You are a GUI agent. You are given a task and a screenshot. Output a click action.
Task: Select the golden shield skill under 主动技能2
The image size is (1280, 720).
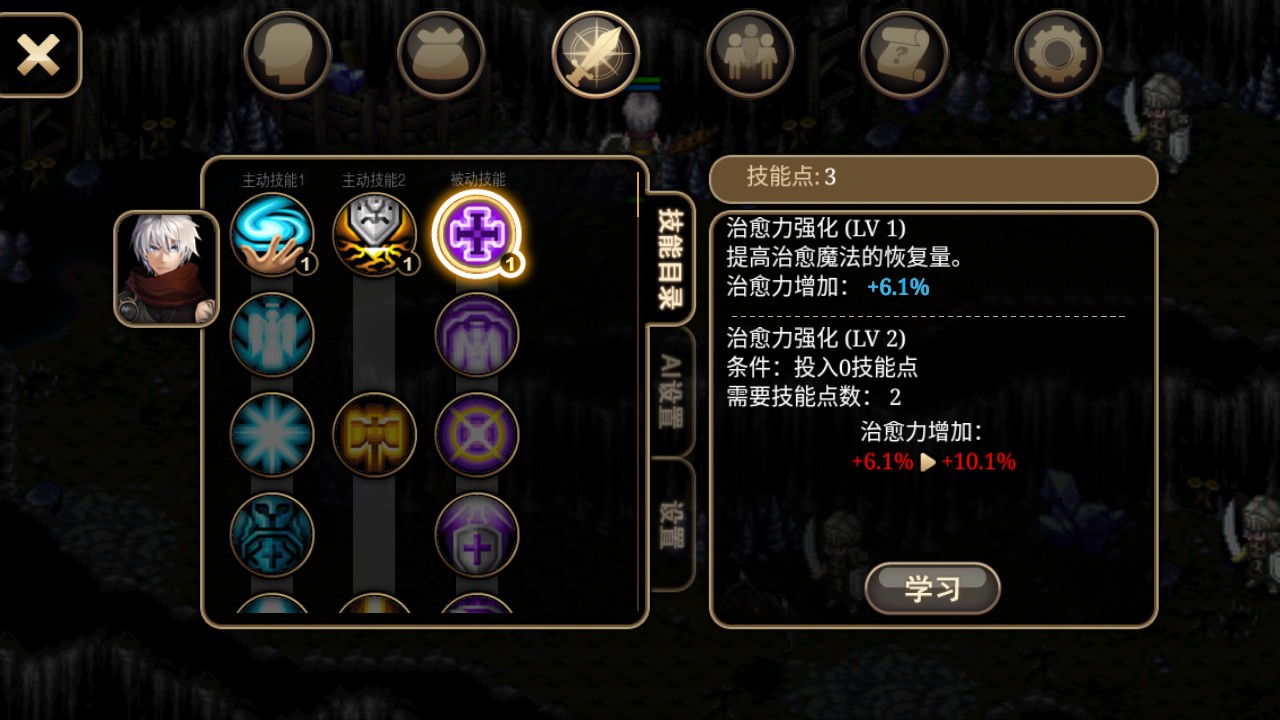tap(375, 235)
